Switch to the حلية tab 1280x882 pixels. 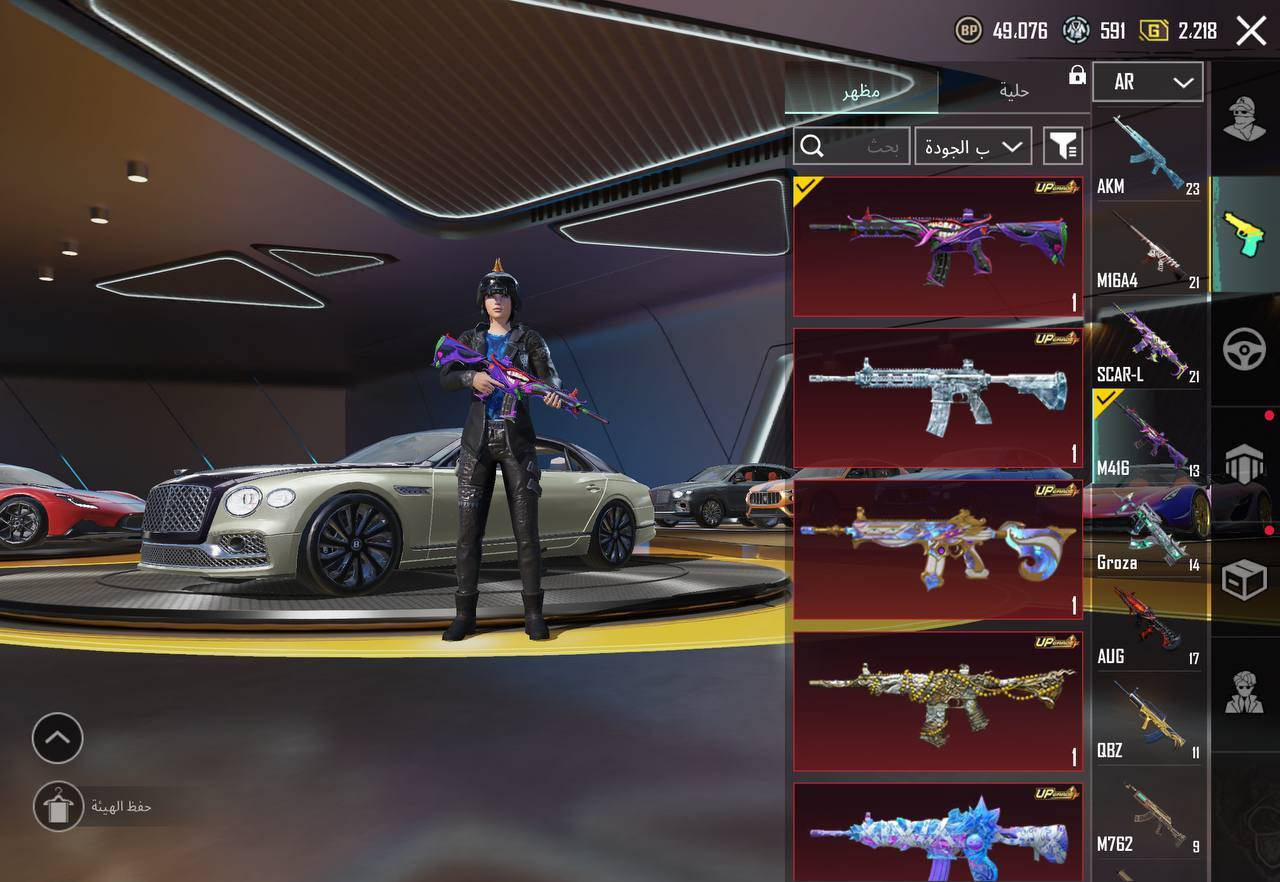pyautogui.click(x=1014, y=91)
